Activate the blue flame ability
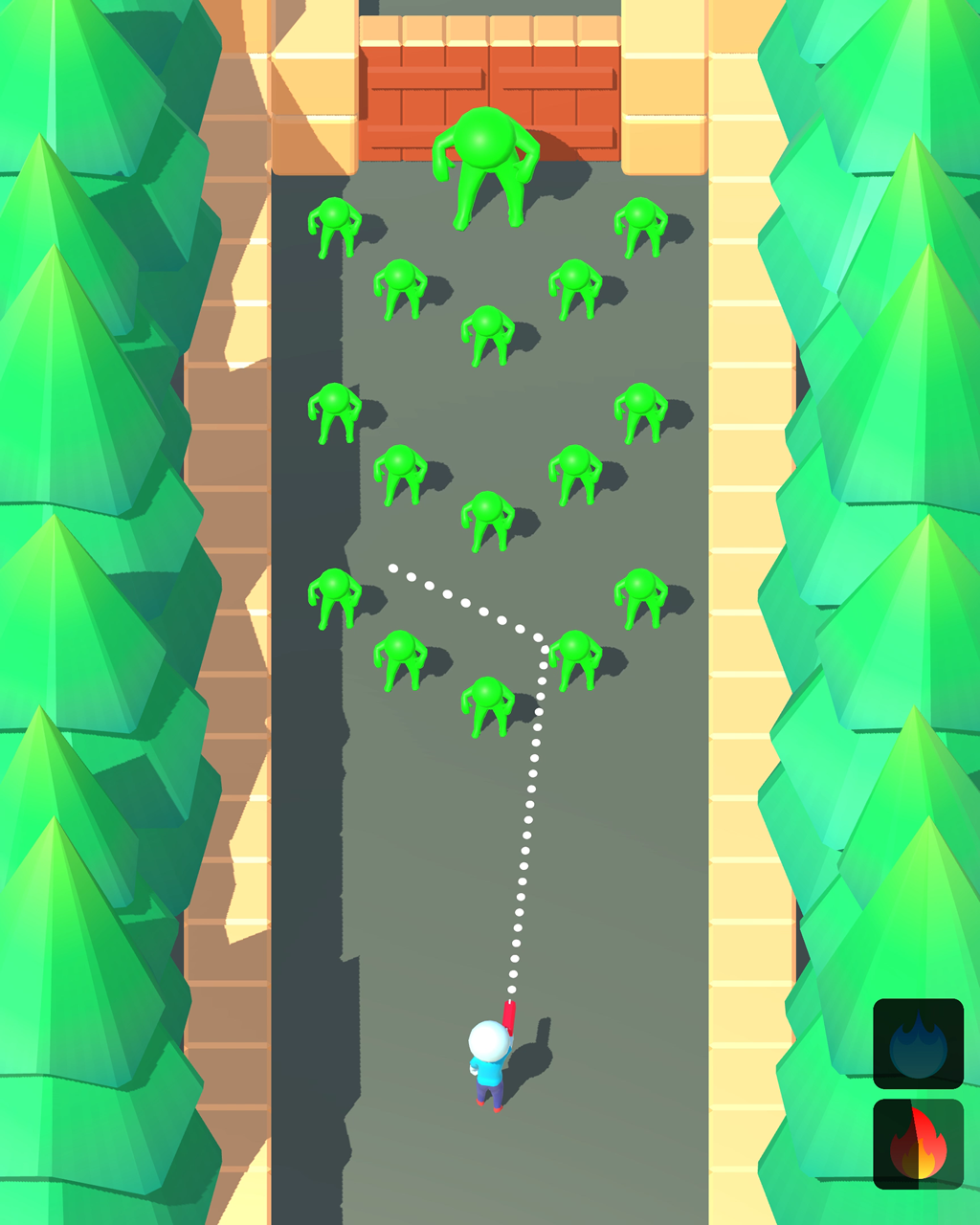 pyautogui.click(x=918, y=1044)
